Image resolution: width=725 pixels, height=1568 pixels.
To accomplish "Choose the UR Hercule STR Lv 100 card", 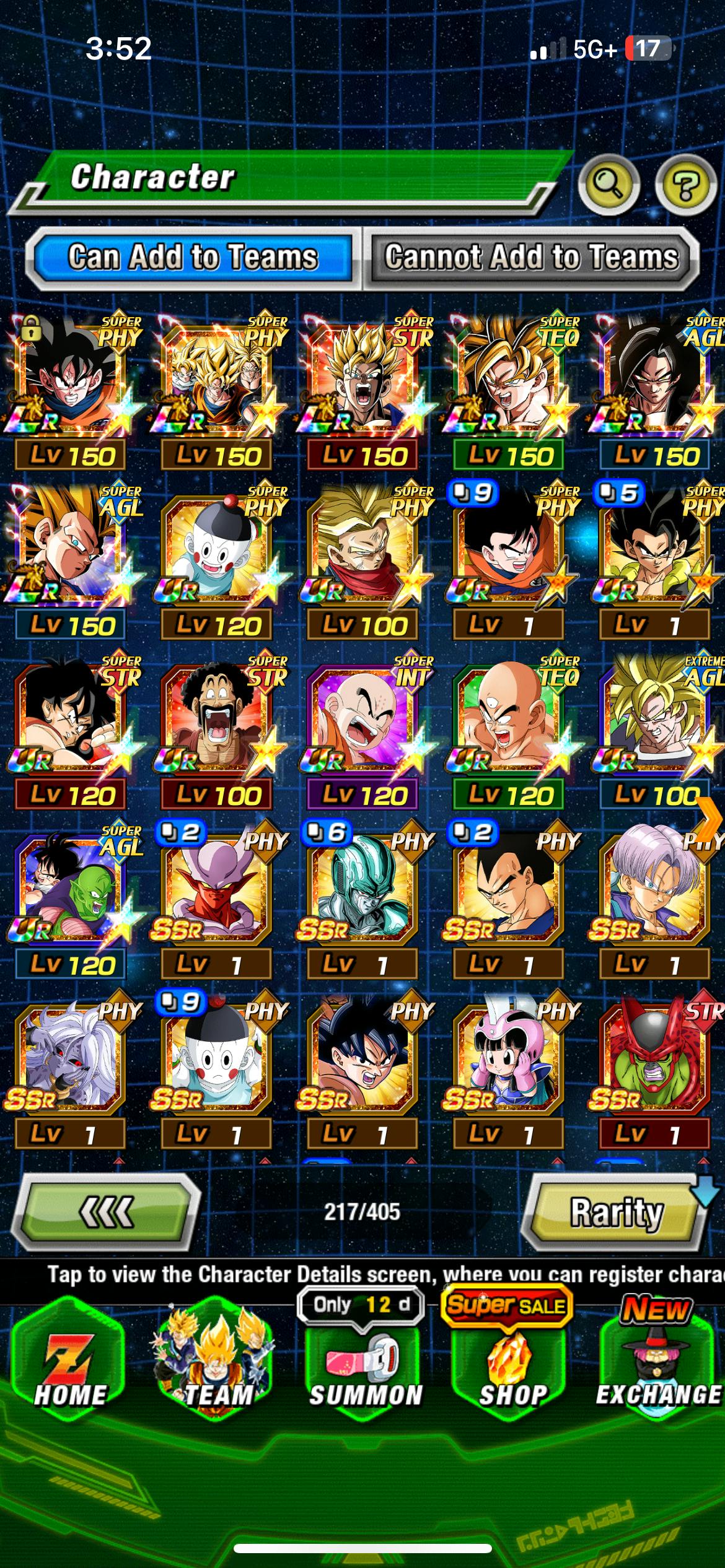I will [217, 718].
